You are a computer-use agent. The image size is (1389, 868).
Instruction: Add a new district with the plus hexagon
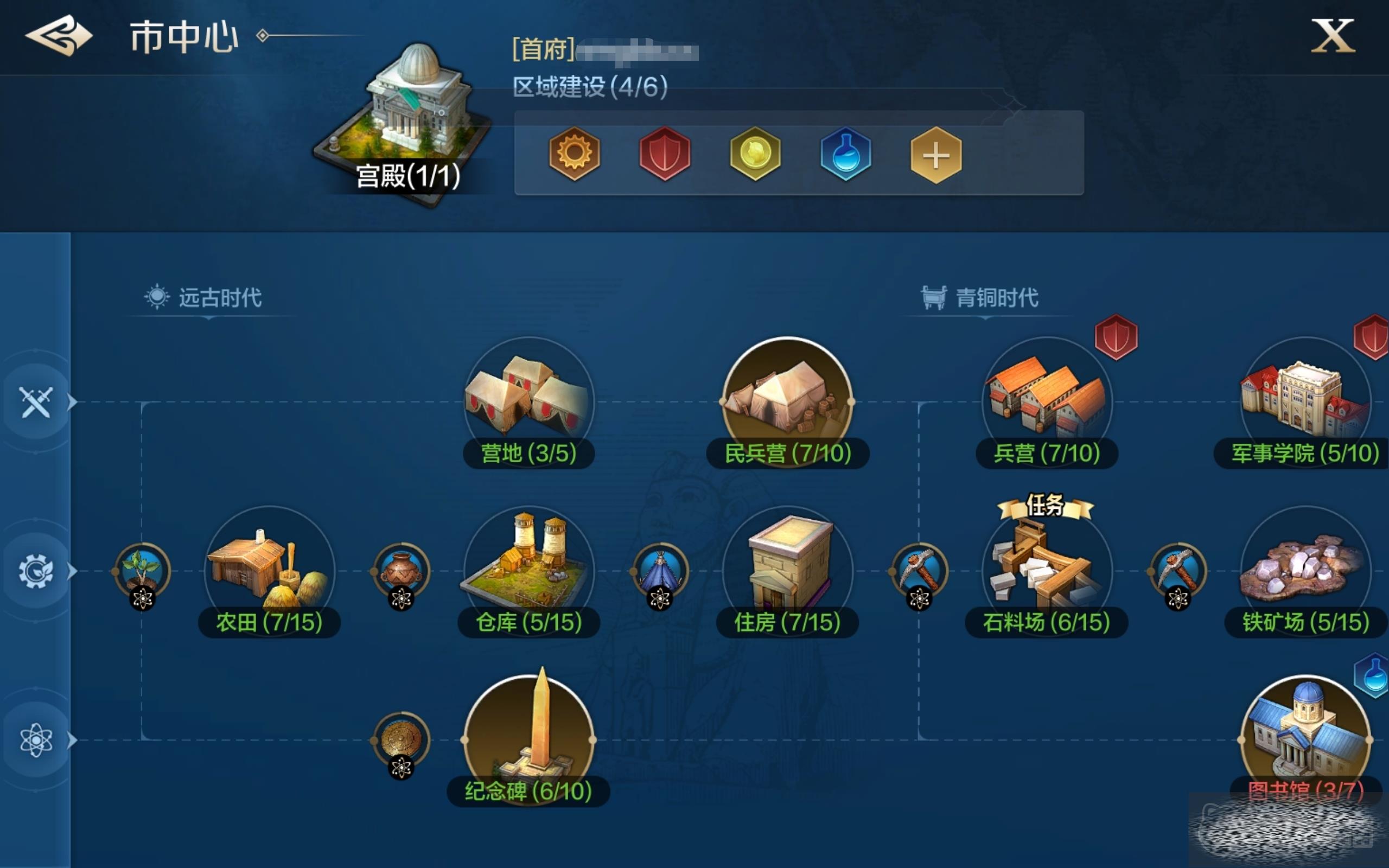[x=935, y=155]
